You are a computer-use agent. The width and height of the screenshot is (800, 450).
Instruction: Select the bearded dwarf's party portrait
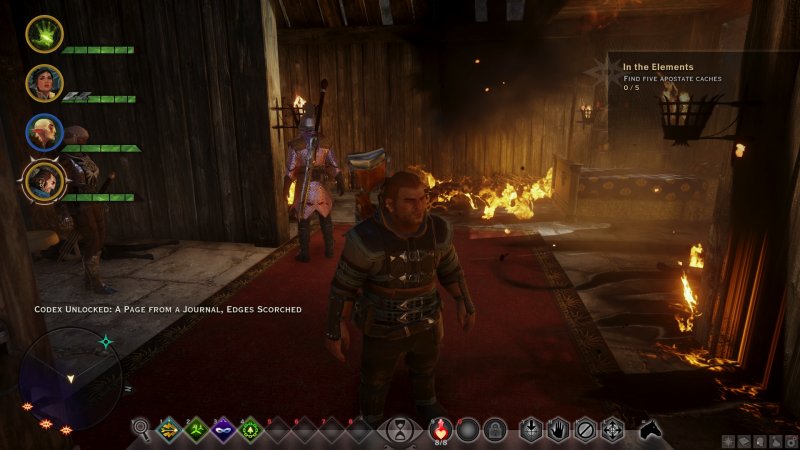click(x=44, y=181)
